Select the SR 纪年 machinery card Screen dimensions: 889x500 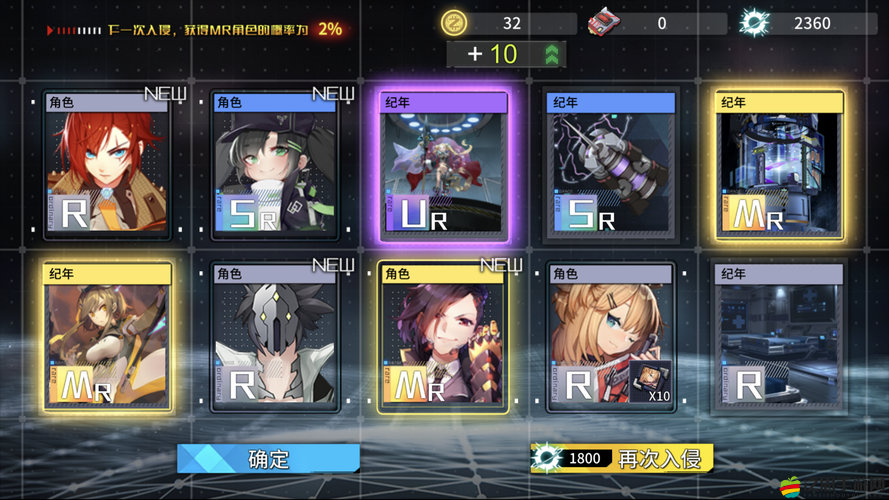pyautogui.click(x=612, y=165)
